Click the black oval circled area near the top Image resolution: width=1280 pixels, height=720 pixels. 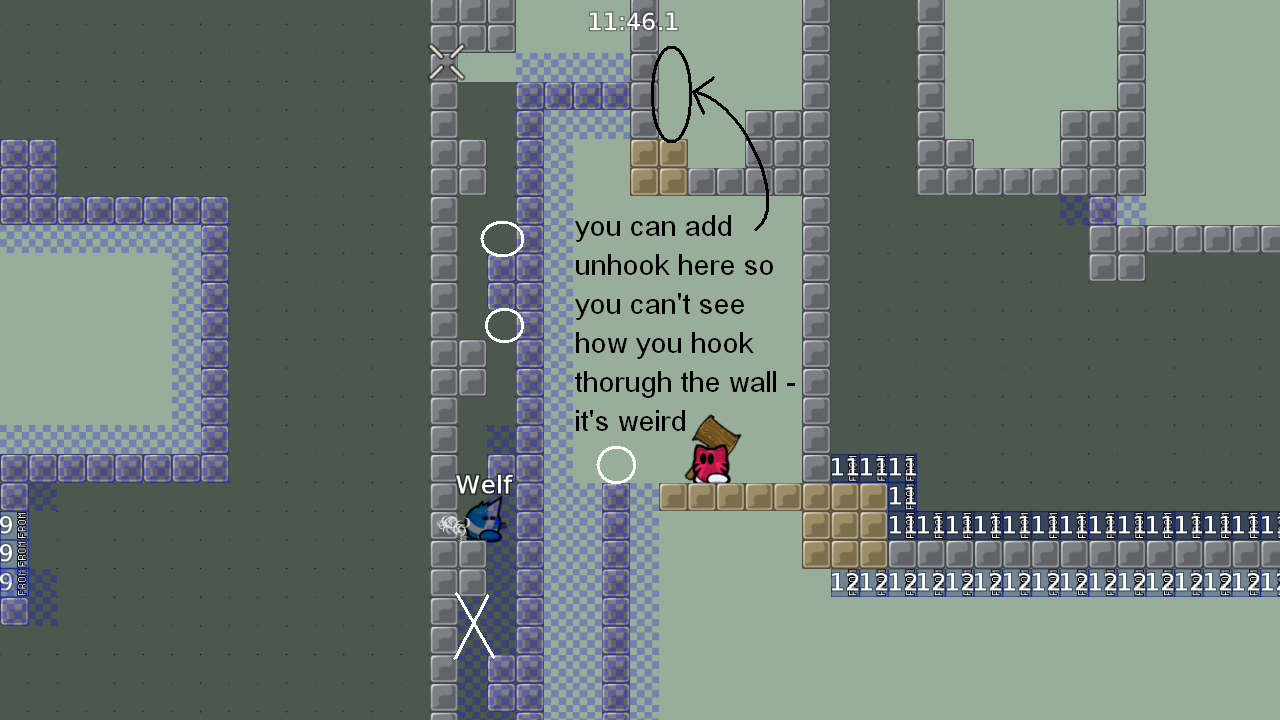coord(670,95)
